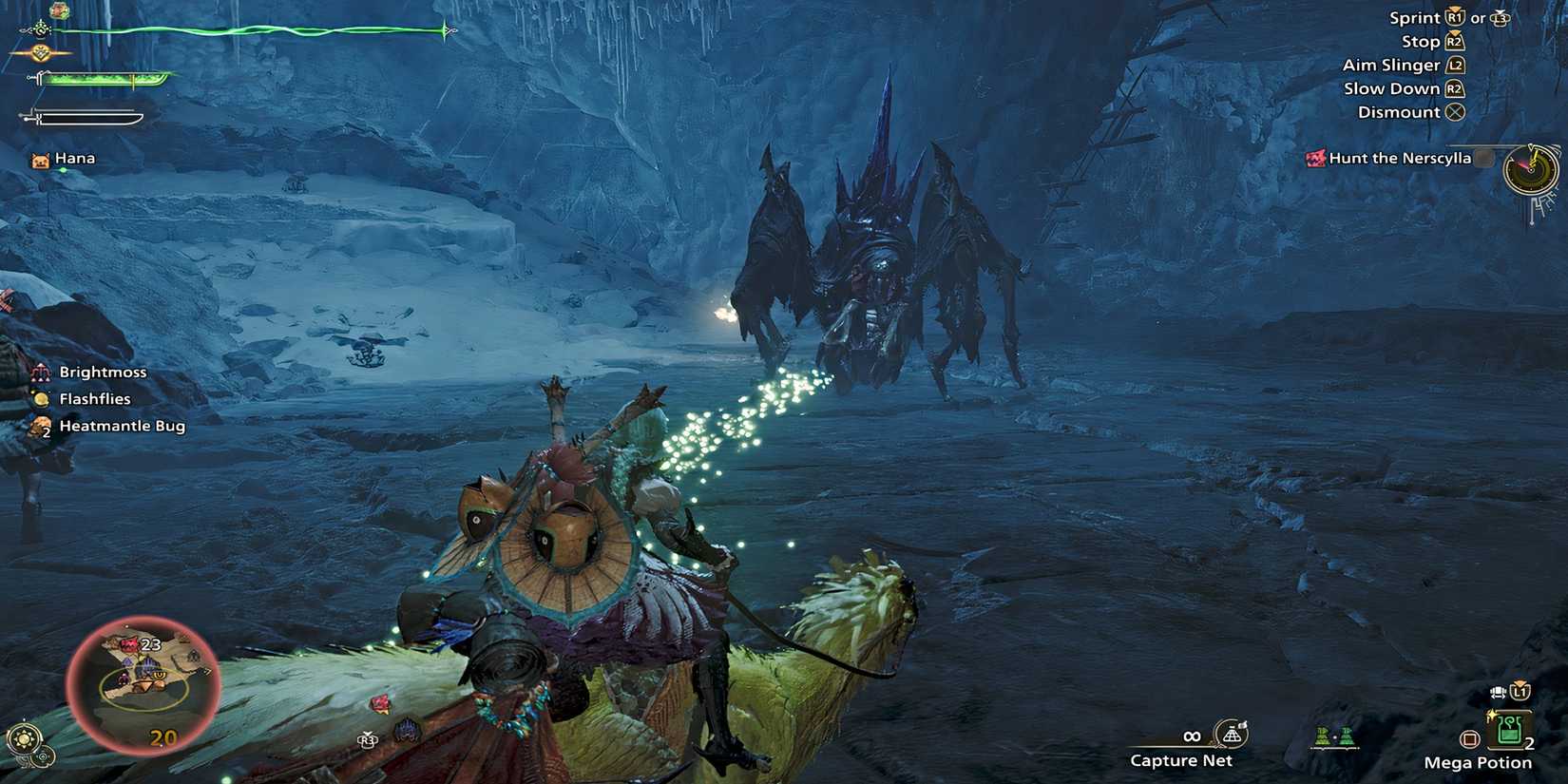Image resolution: width=1568 pixels, height=784 pixels.
Task: Select the Flashflies item icon
Action: click(39, 398)
